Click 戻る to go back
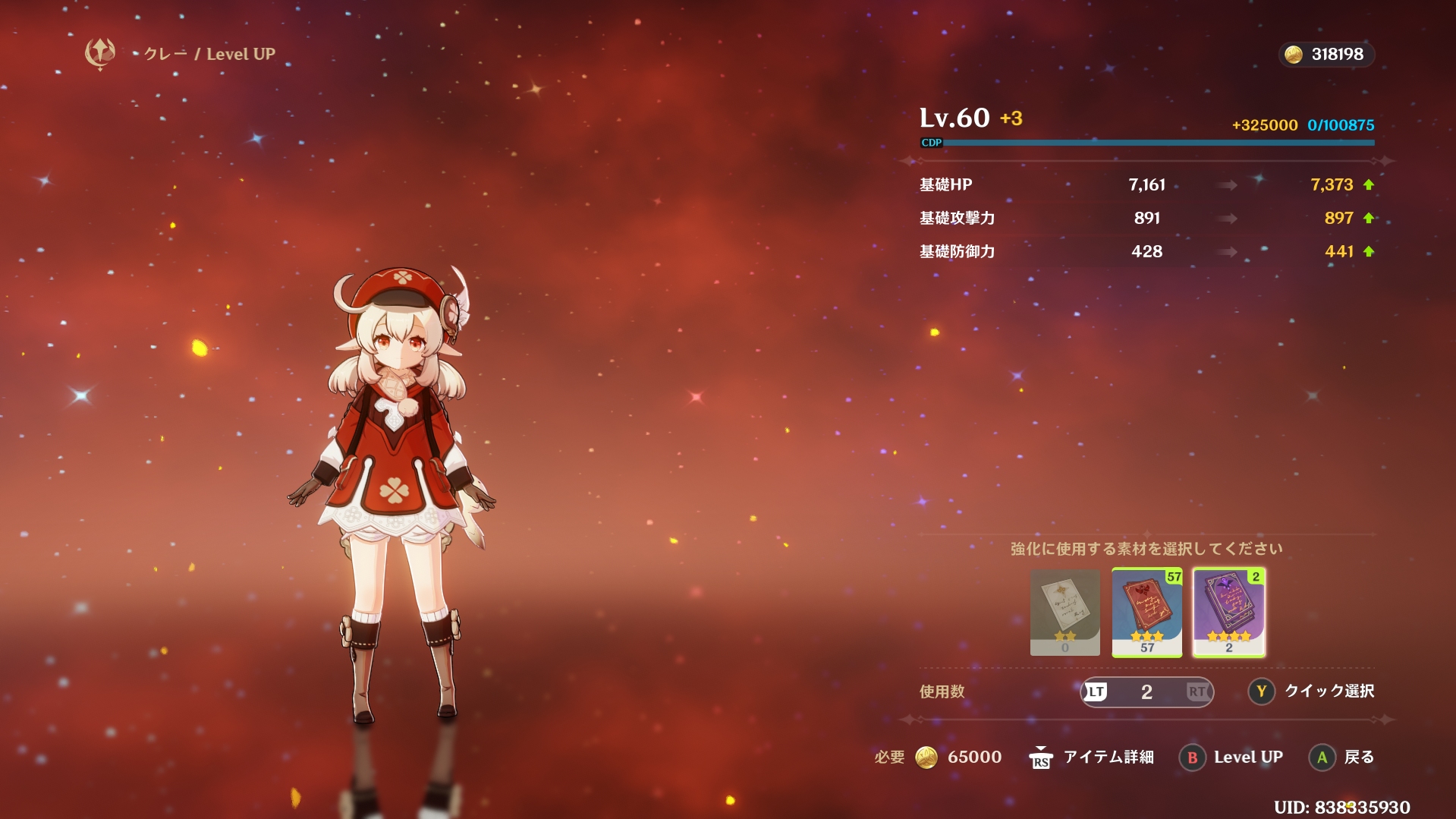Viewport: 1456px width, 819px height. point(1342,757)
